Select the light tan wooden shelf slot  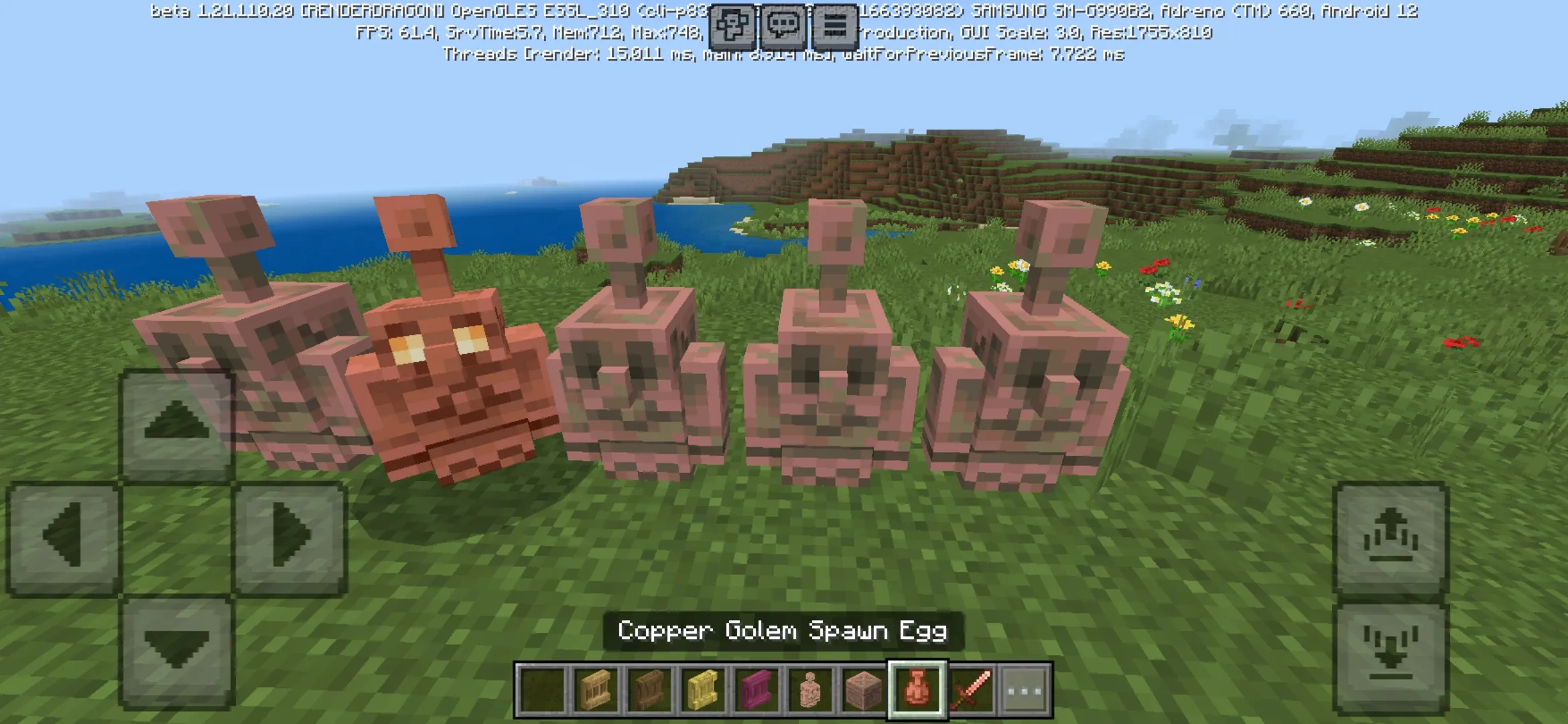596,690
